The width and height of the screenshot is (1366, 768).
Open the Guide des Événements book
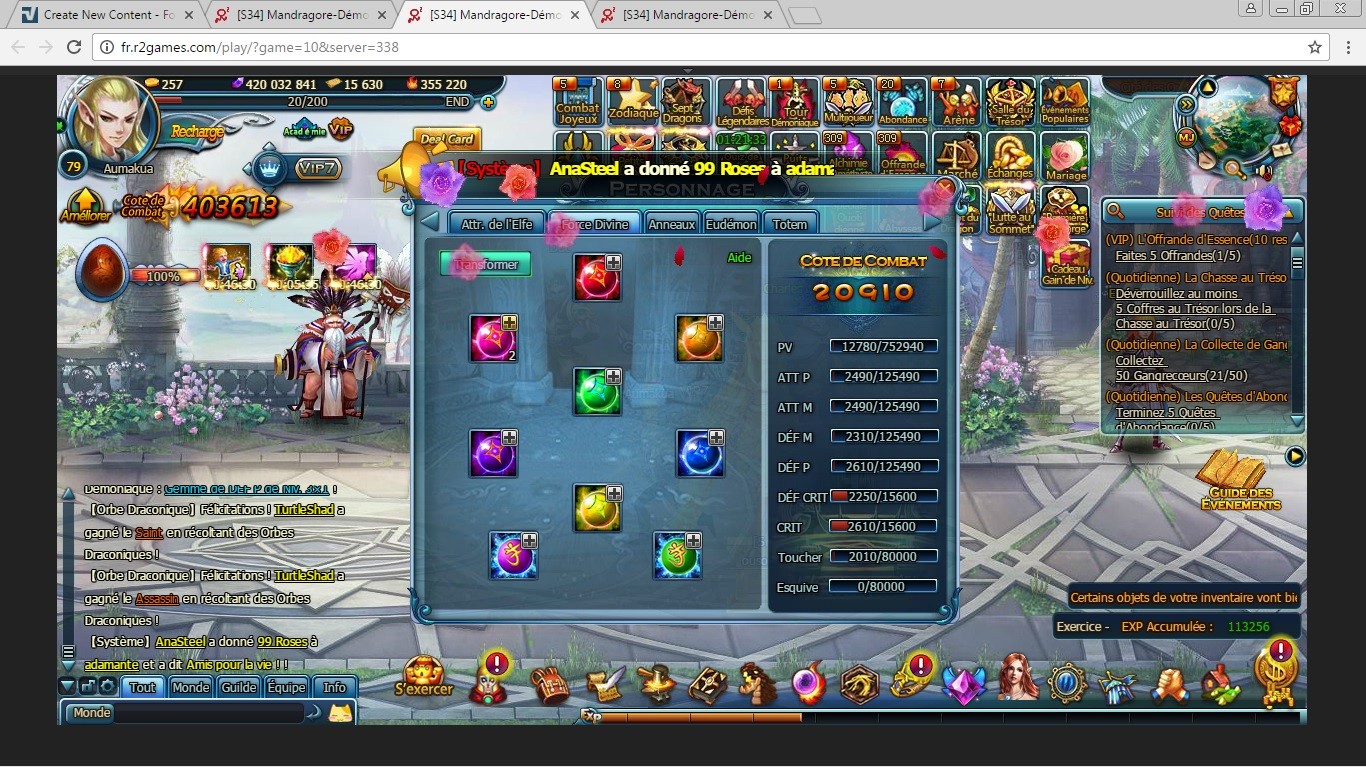tap(1240, 481)
